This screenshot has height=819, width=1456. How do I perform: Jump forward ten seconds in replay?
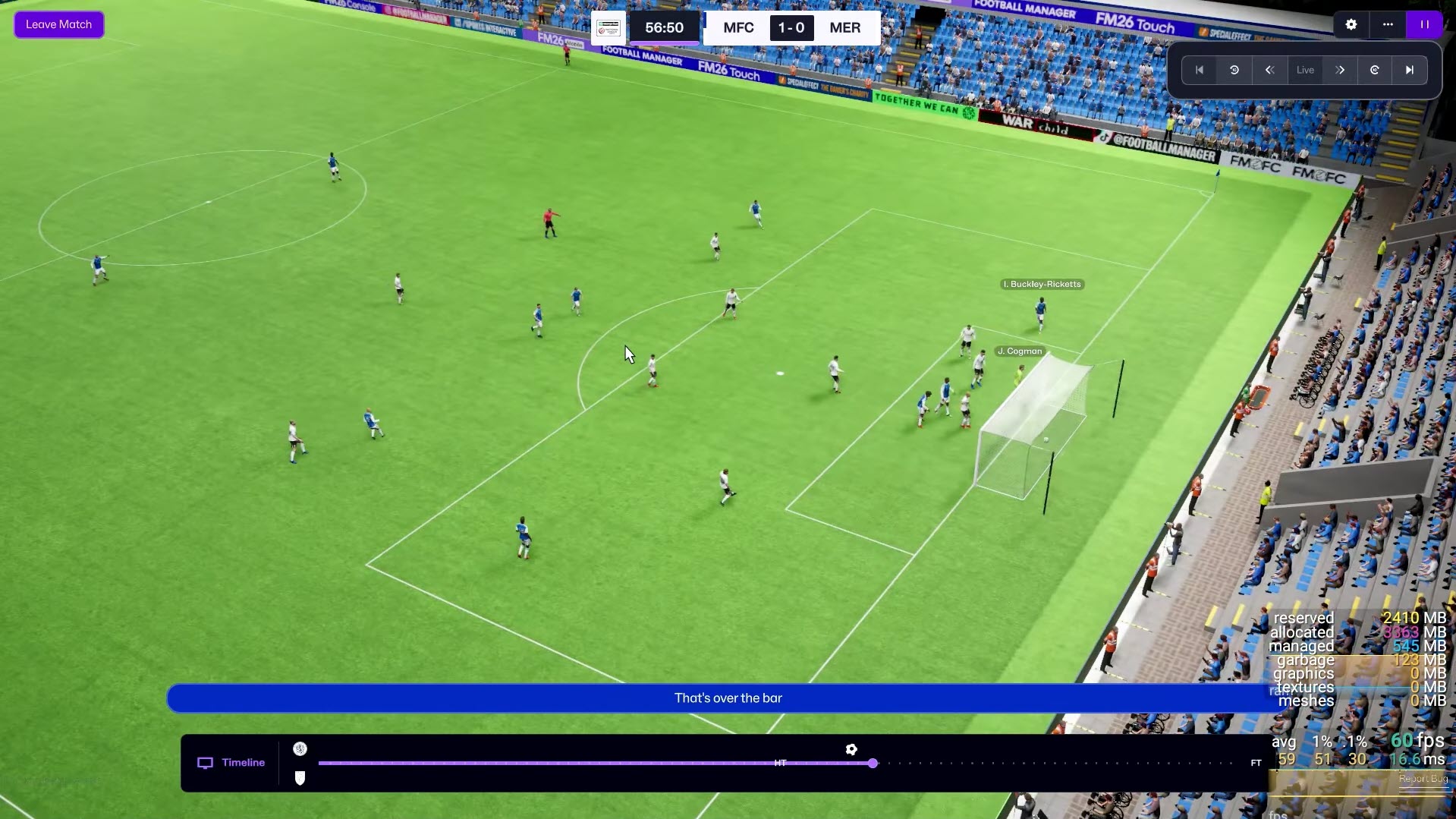click(x=1375, y=70)
